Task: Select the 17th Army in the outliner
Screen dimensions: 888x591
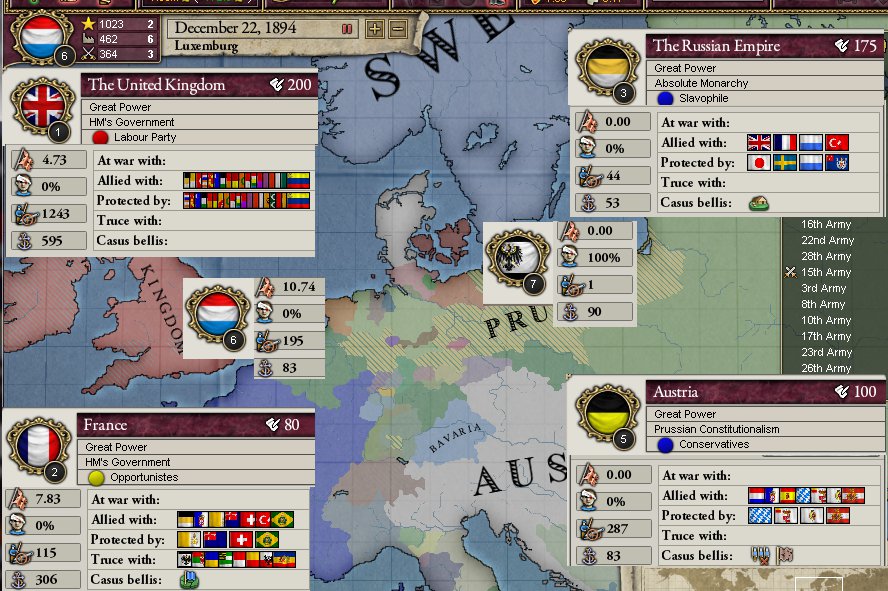Action: [826, 336]
